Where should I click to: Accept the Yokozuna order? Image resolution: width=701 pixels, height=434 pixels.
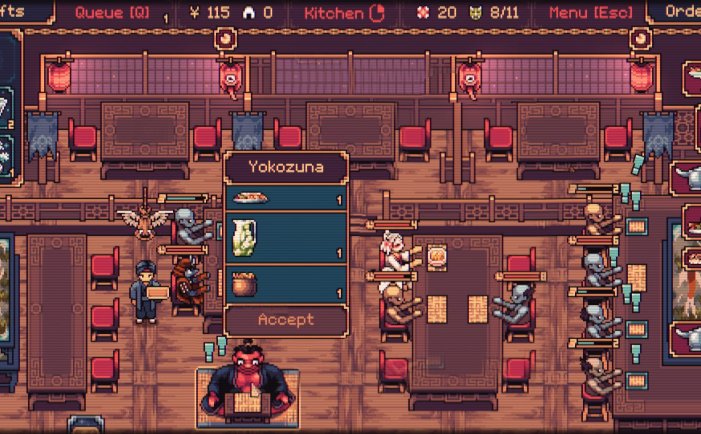[x=286, y=320]
